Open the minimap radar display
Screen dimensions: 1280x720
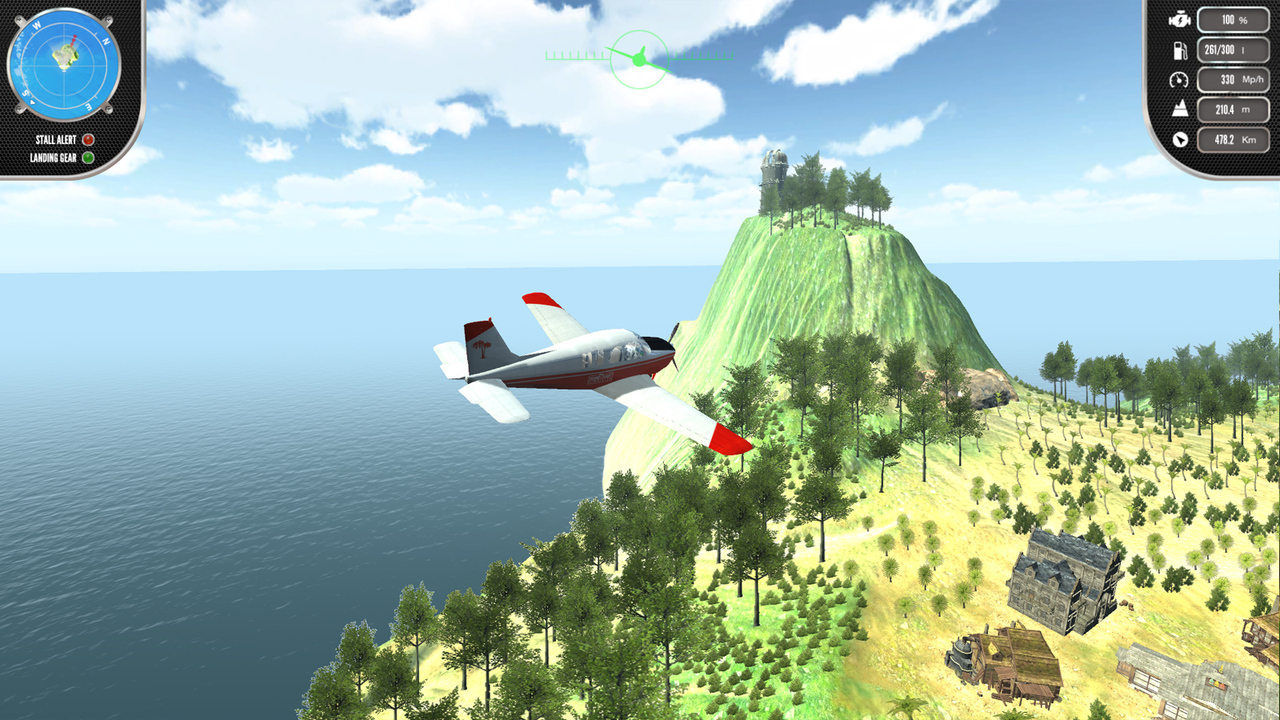[x=65, y=65]
